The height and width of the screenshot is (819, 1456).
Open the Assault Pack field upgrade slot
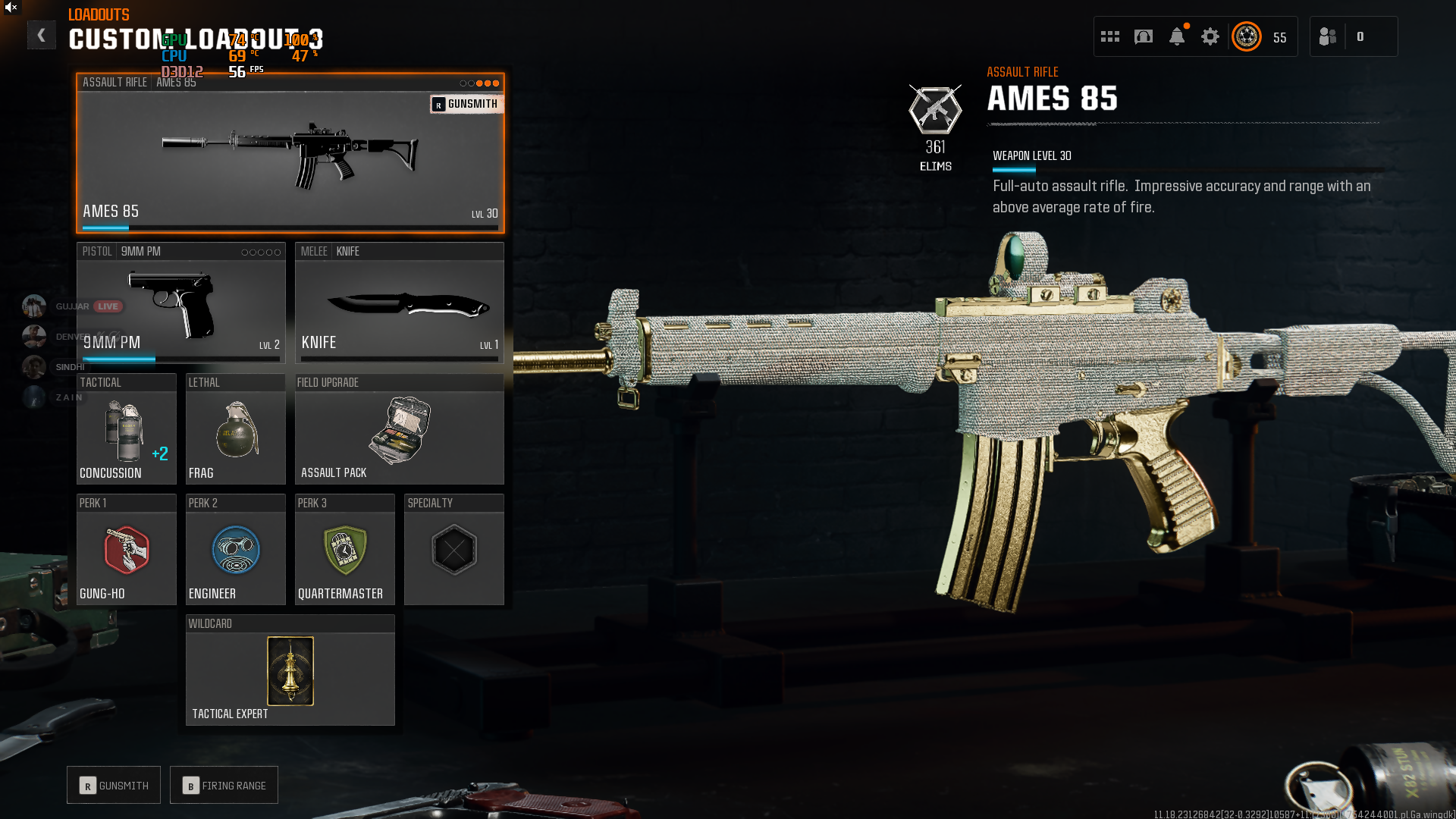tap(399, 429)
